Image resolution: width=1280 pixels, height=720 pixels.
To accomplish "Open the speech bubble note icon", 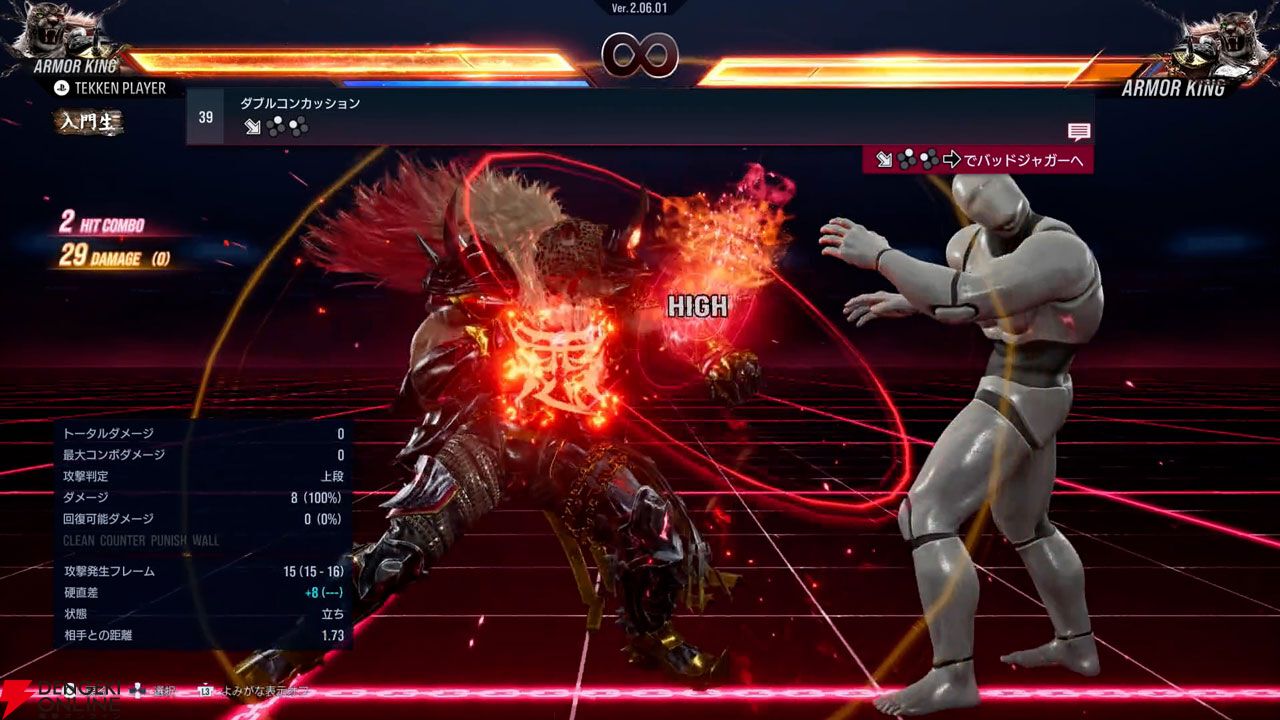I will click(1078, 132).
